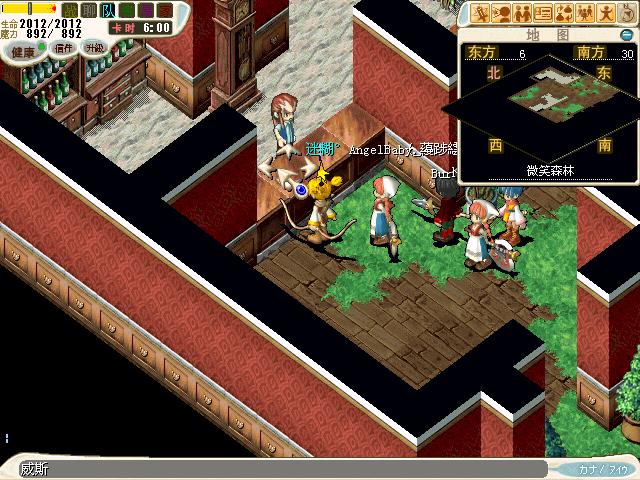Open the family group icon
640x480 pixels.
pyautogui.click(x=586, y=13)
